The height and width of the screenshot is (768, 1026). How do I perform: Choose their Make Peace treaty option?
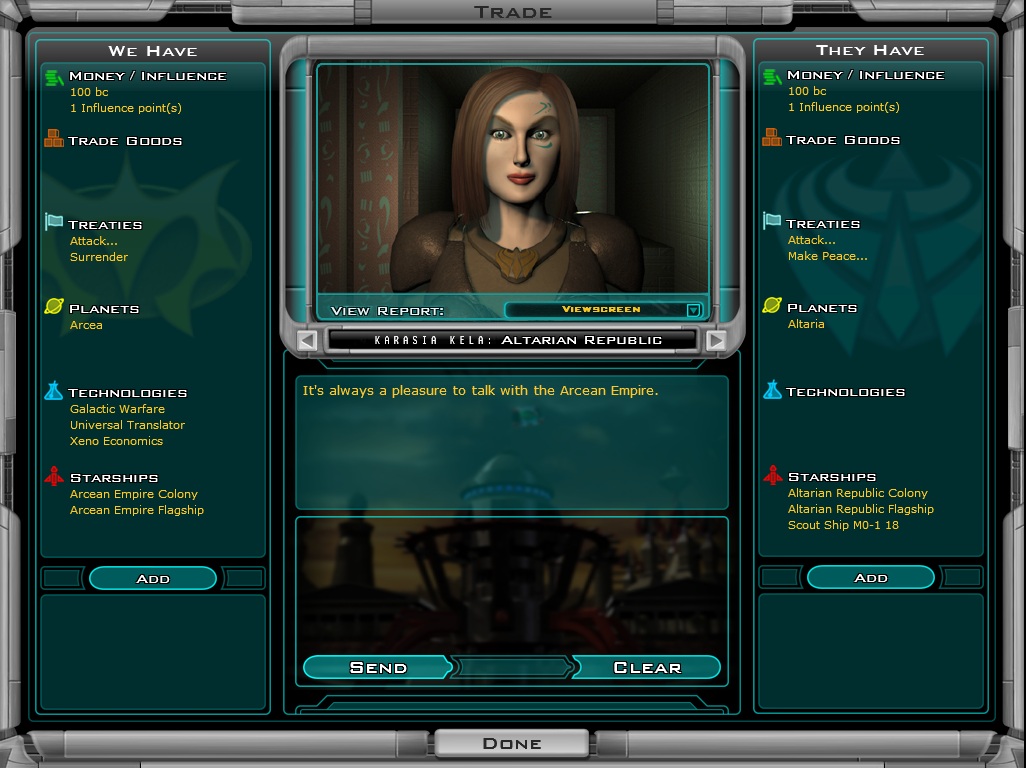coord(827,256)
